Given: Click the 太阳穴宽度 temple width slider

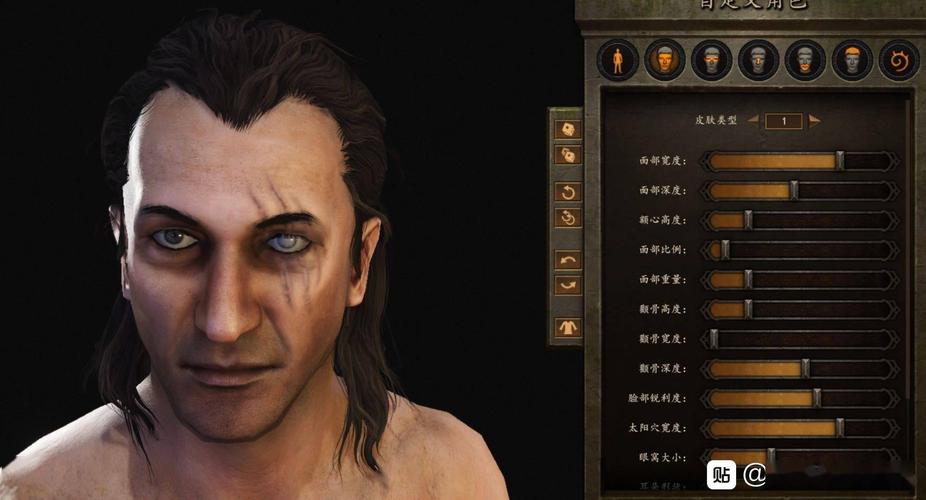Looking at the screenshot, I should click(800, 428).
